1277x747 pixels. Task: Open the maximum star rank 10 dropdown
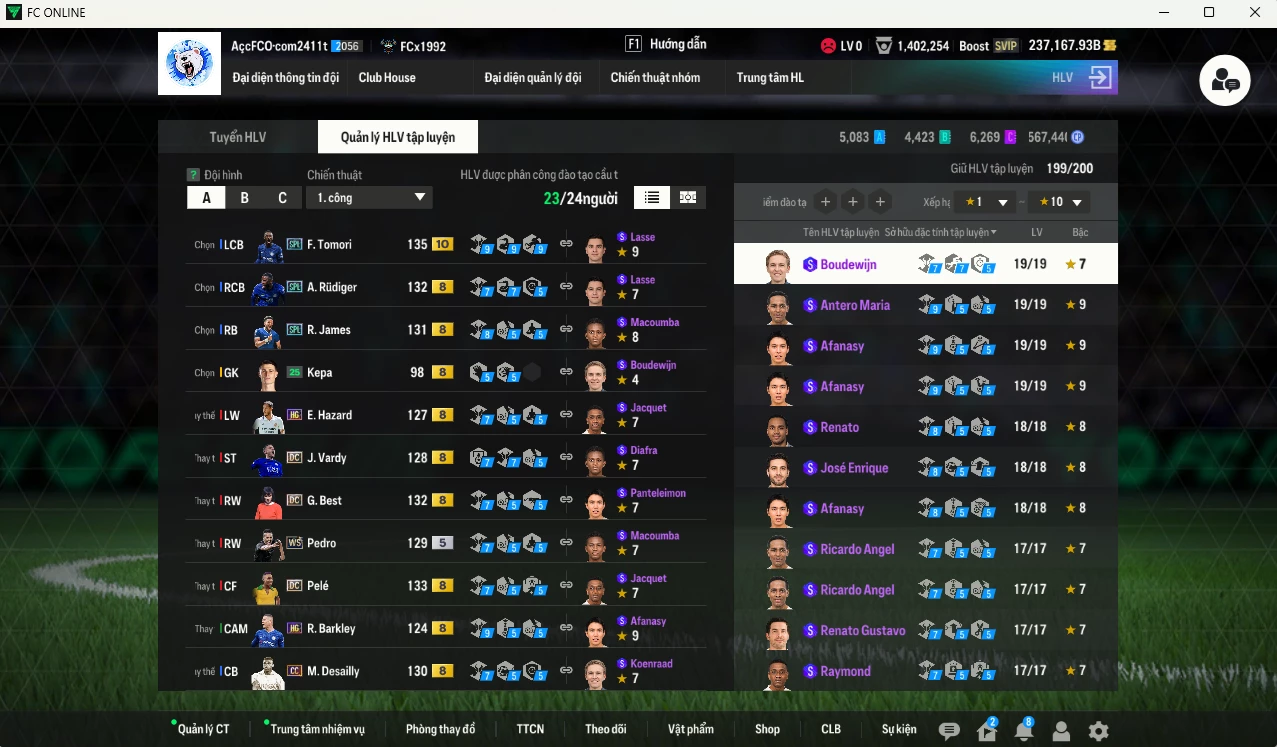(x=1059, y=202)
